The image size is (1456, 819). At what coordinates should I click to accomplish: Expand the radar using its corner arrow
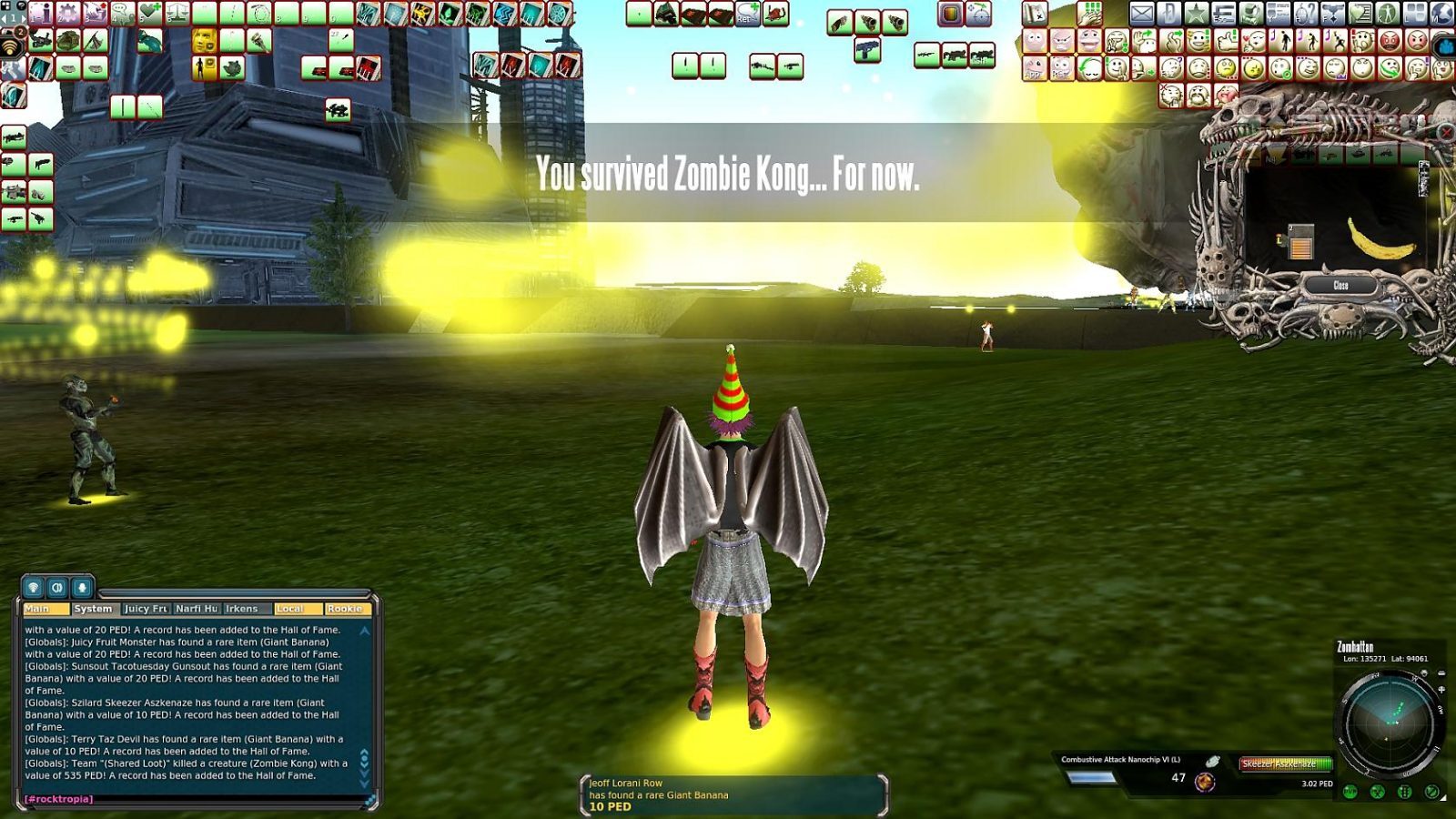(1445, 797)
